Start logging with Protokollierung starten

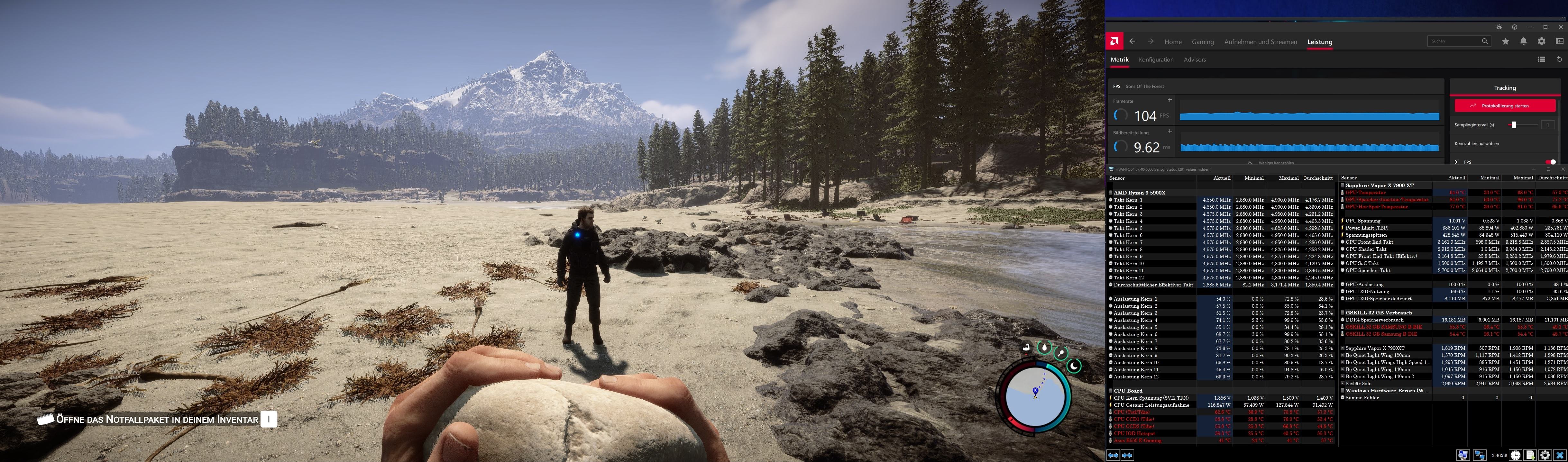[1504, 106]
